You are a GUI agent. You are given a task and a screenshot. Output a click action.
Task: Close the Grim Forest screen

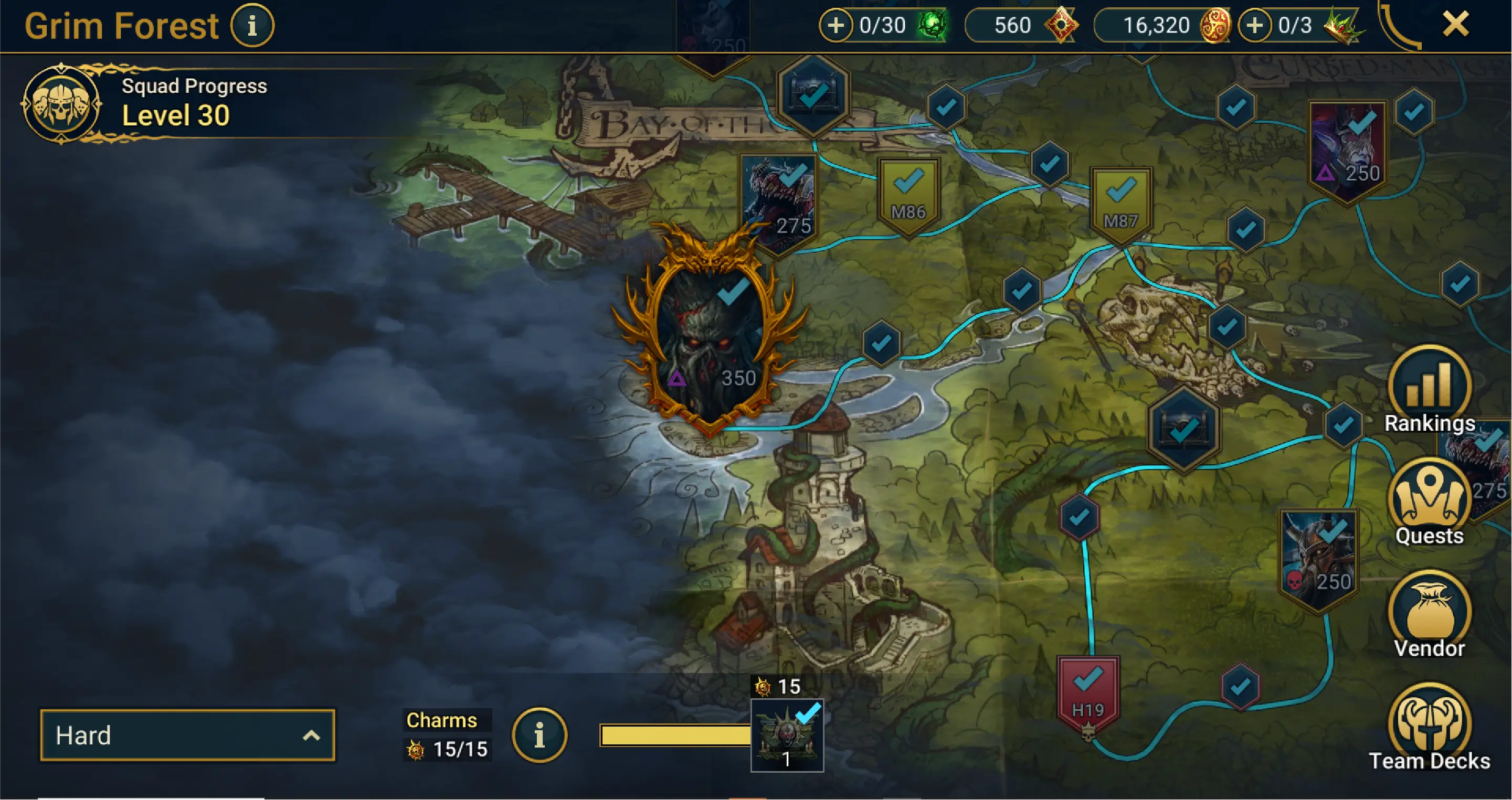pyautogui.click(x=1456, y=25)
